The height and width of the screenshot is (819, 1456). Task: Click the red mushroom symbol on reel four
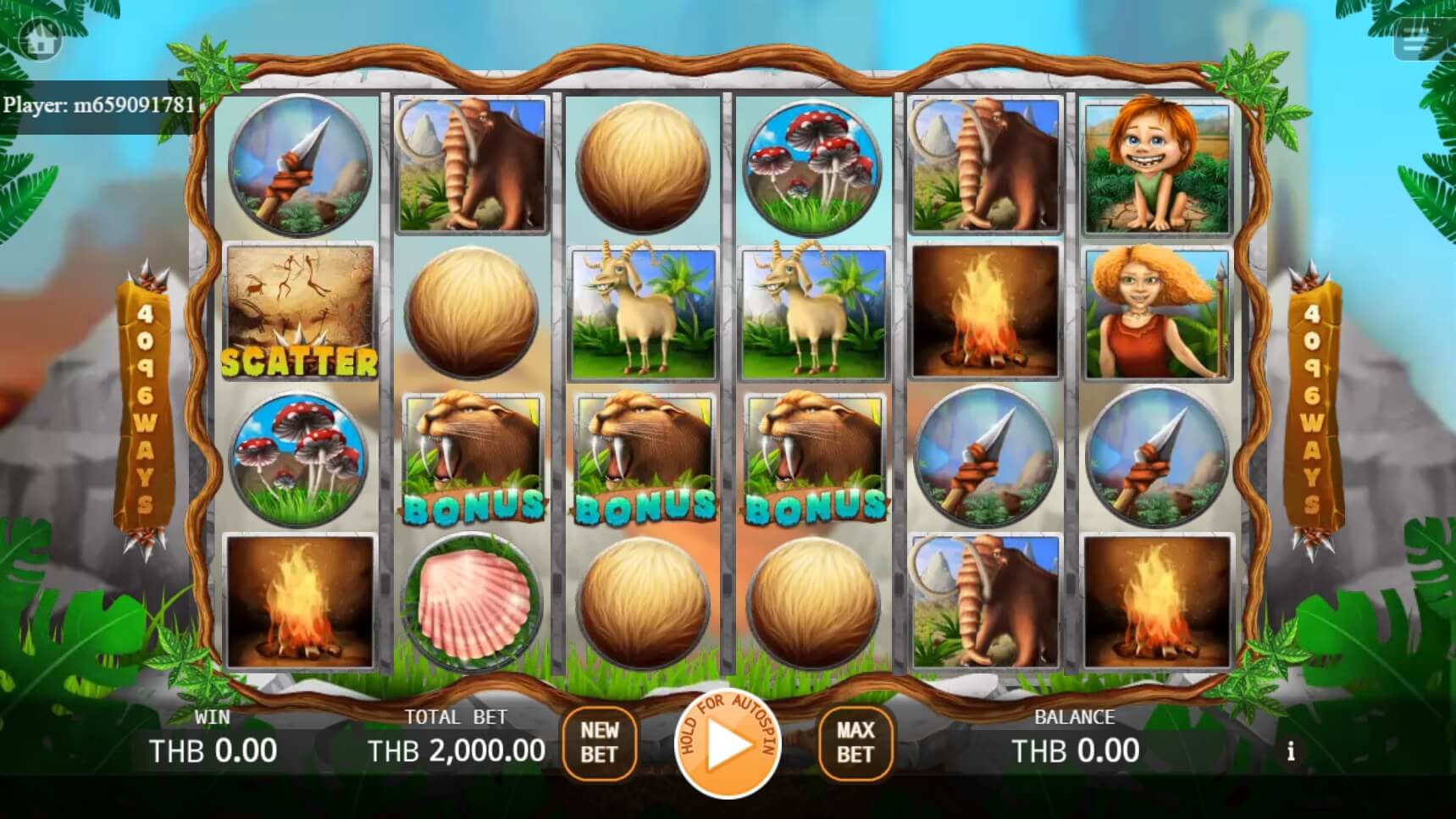pos(812,166)
